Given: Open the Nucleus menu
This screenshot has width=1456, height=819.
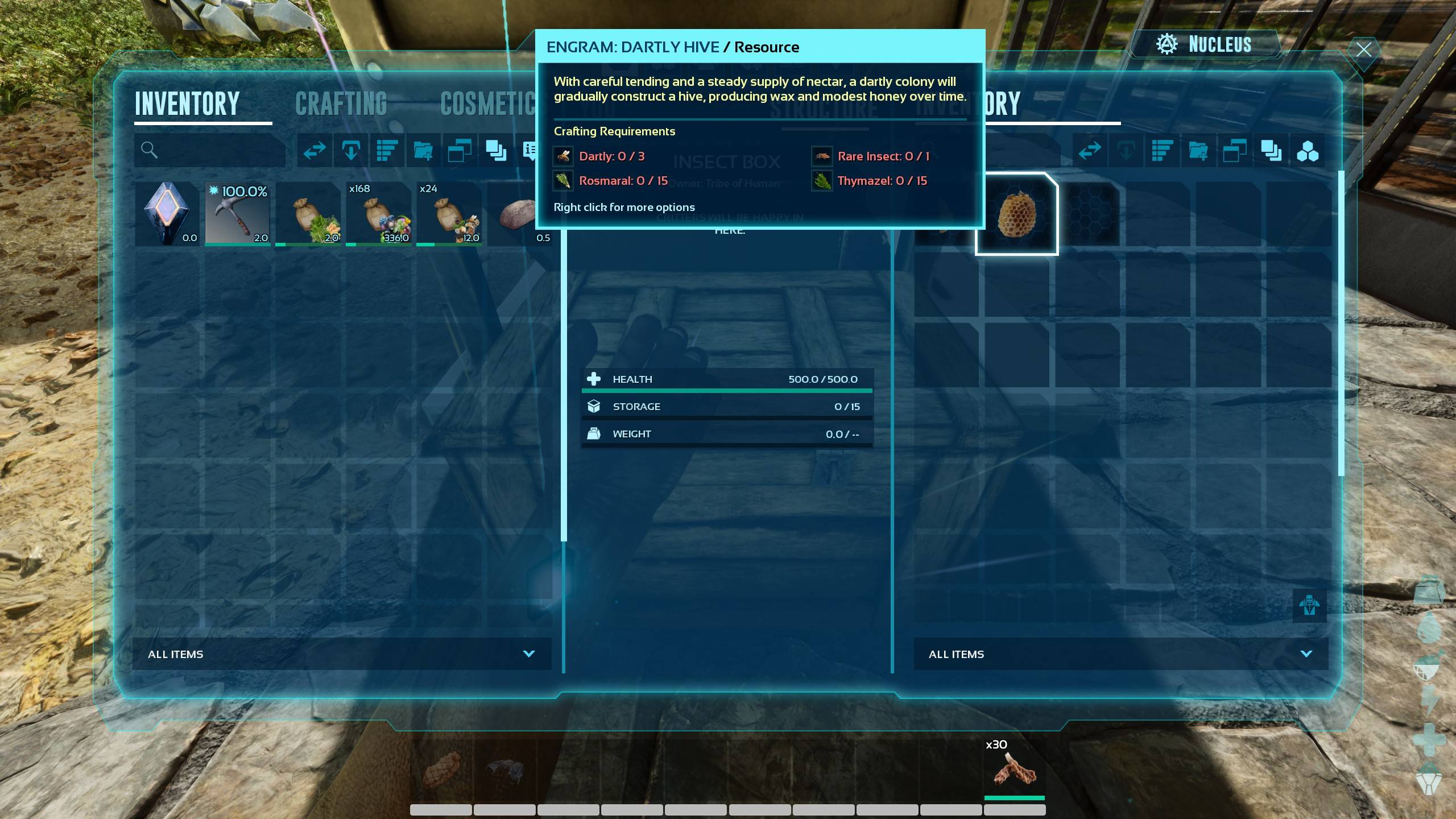Looking at the screenshot, I should [1205, 44].
